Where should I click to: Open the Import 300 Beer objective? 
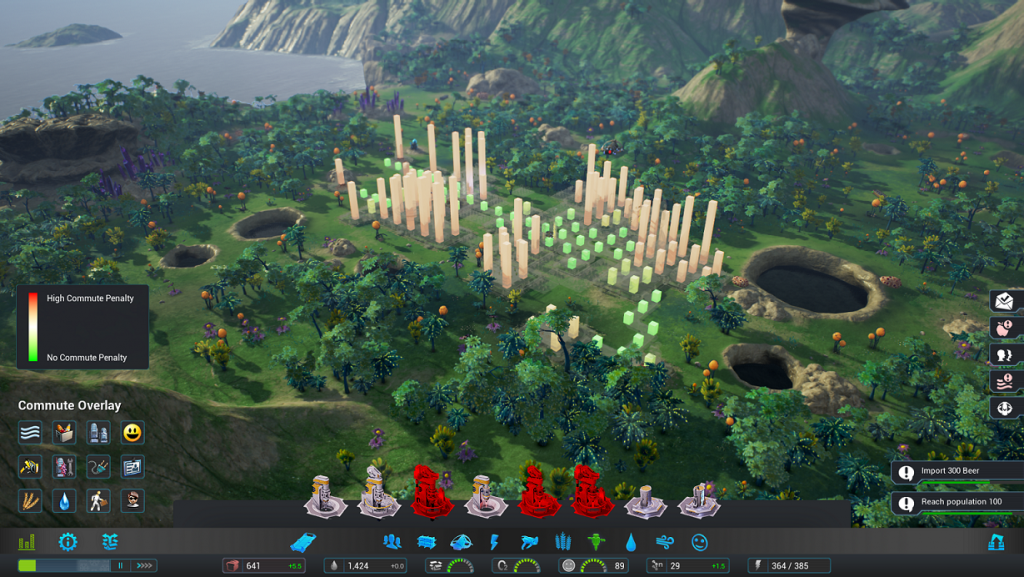(x=957, y=473)
